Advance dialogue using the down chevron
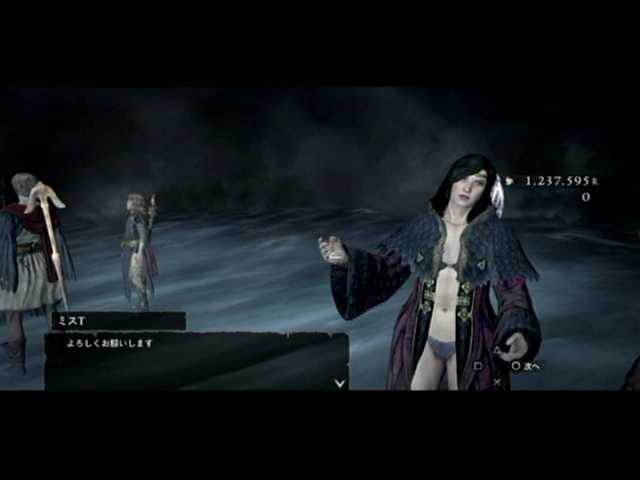 point(340,382)
